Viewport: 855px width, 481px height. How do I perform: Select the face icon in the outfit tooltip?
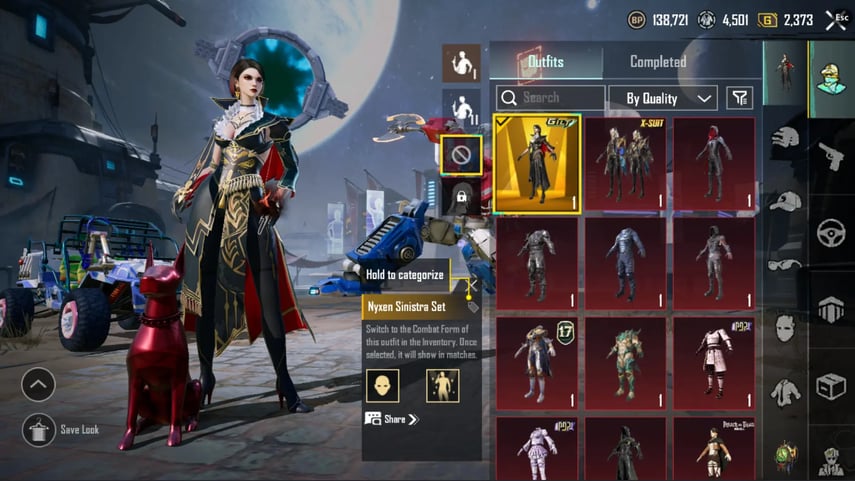click(382, 385)
